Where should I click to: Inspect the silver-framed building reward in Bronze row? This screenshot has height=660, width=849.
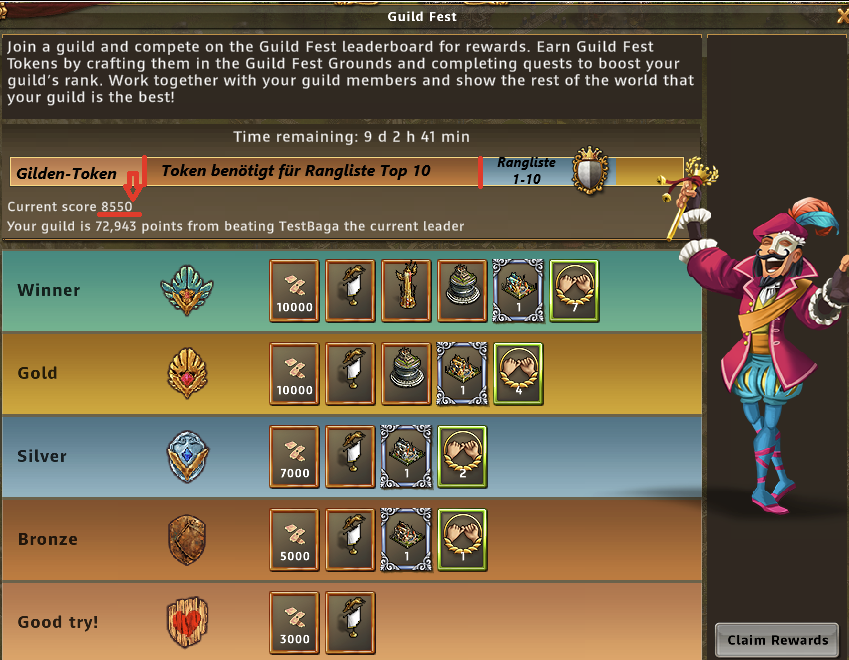[406, 540]
